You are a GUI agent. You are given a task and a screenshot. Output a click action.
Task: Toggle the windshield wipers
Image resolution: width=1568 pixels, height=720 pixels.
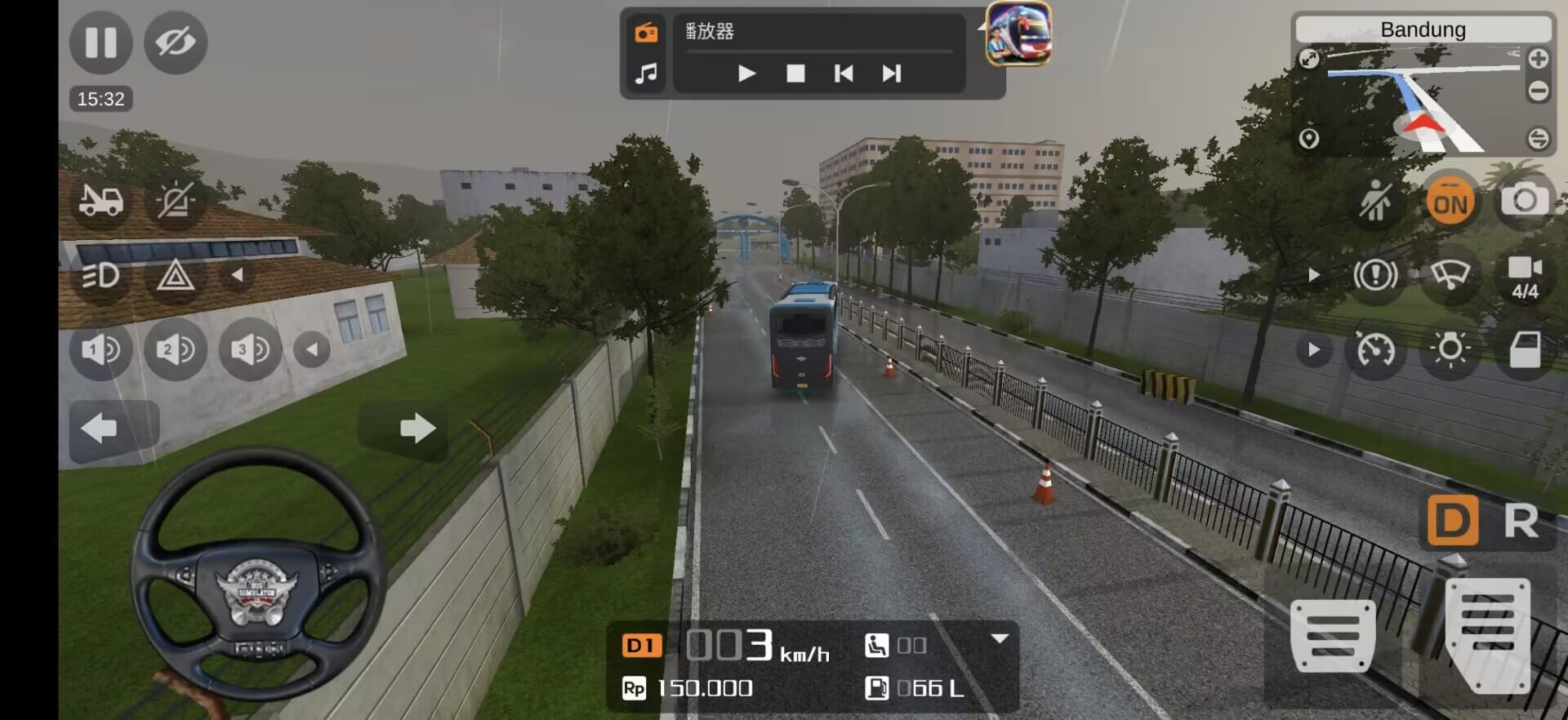point(1450,275)
